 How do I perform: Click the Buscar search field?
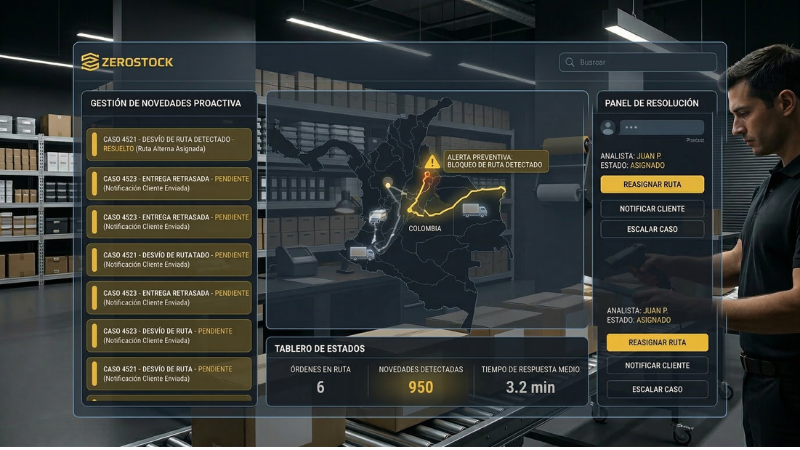tap(640, 62)
